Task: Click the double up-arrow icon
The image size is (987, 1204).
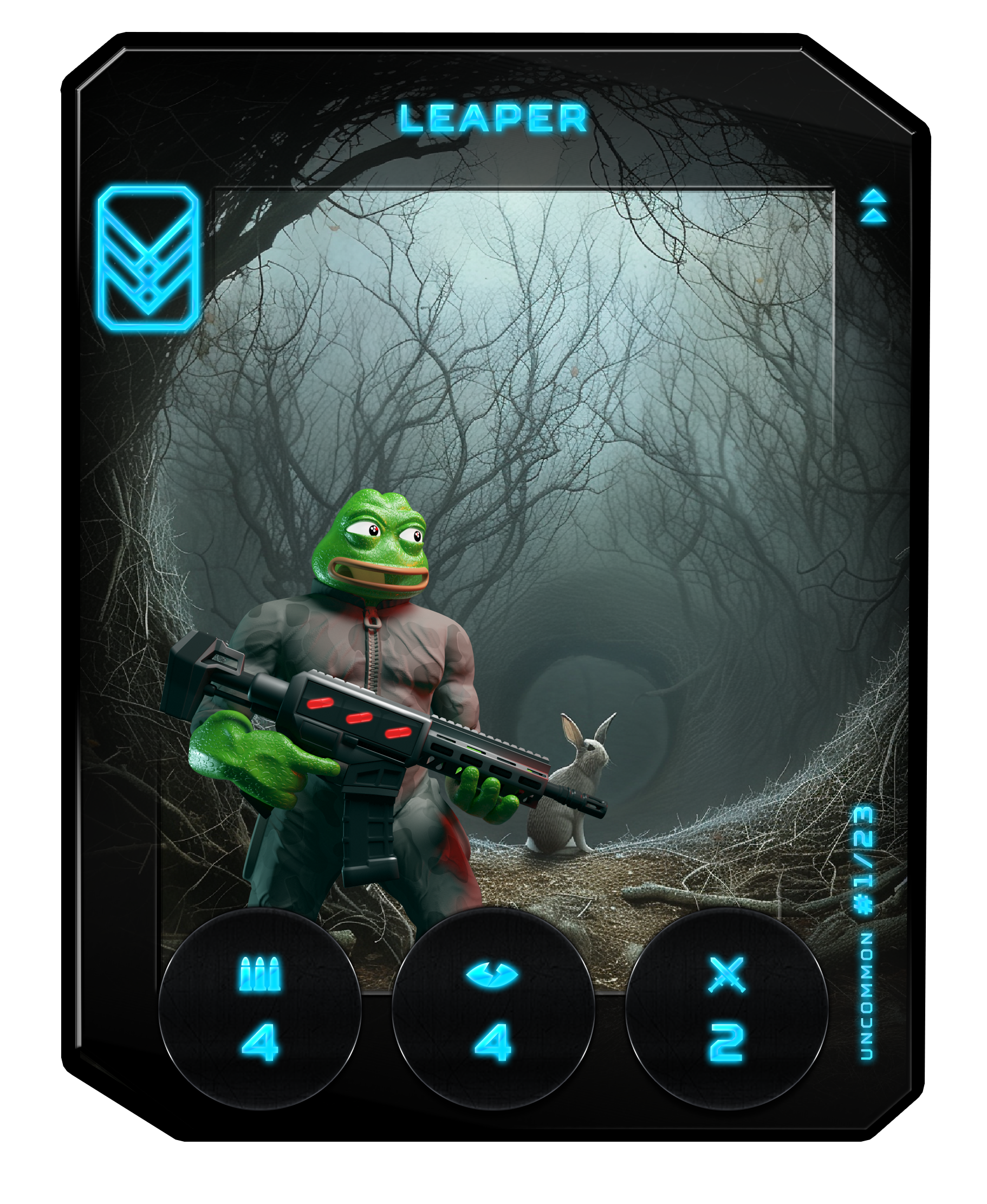Action: coord(873,206)
